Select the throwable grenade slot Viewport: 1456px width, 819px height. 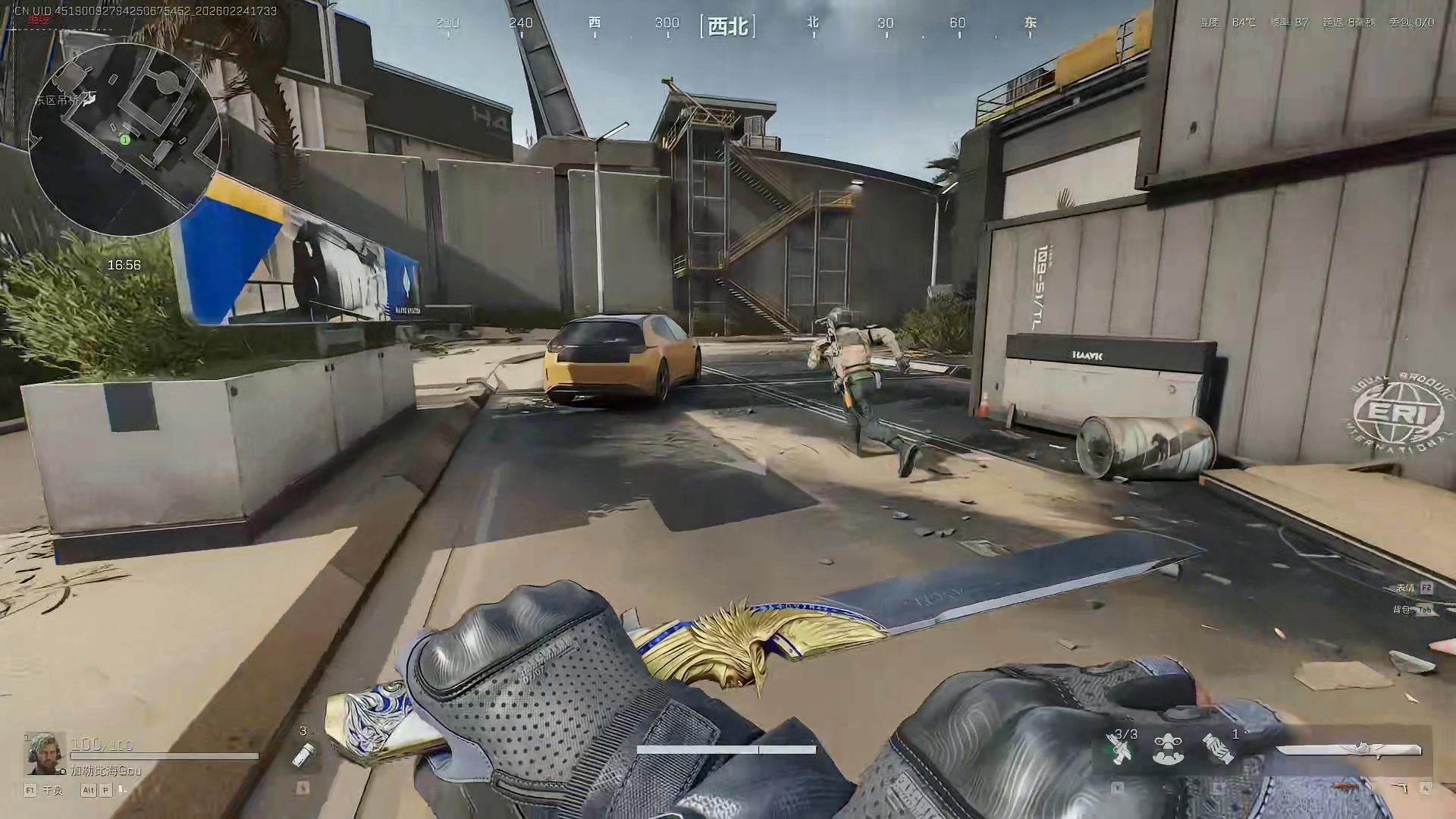point(303,755)
